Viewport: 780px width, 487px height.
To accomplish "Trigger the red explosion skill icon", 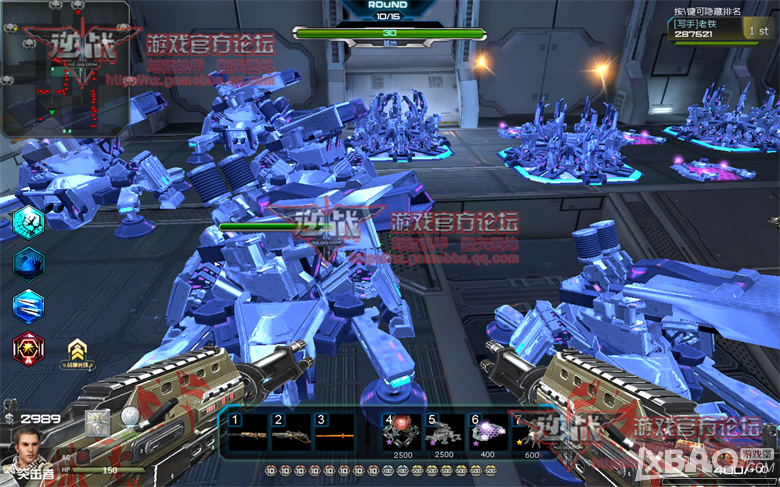I will 27,348.
